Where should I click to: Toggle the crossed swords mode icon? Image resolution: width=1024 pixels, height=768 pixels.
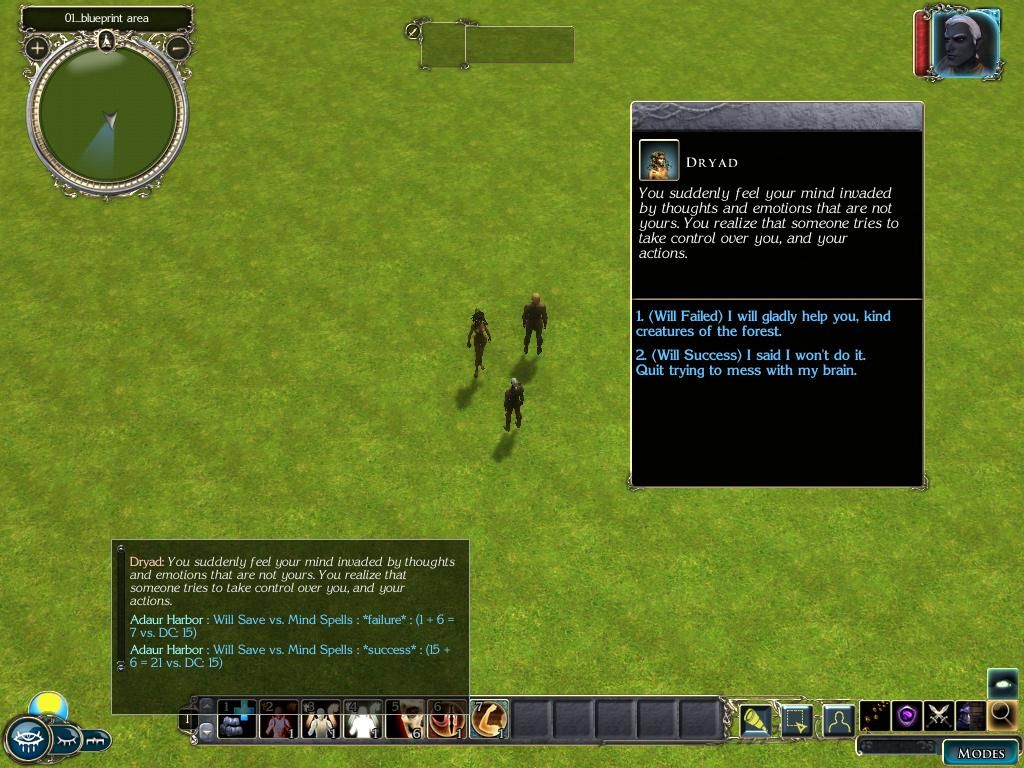(x=938, y=716)
